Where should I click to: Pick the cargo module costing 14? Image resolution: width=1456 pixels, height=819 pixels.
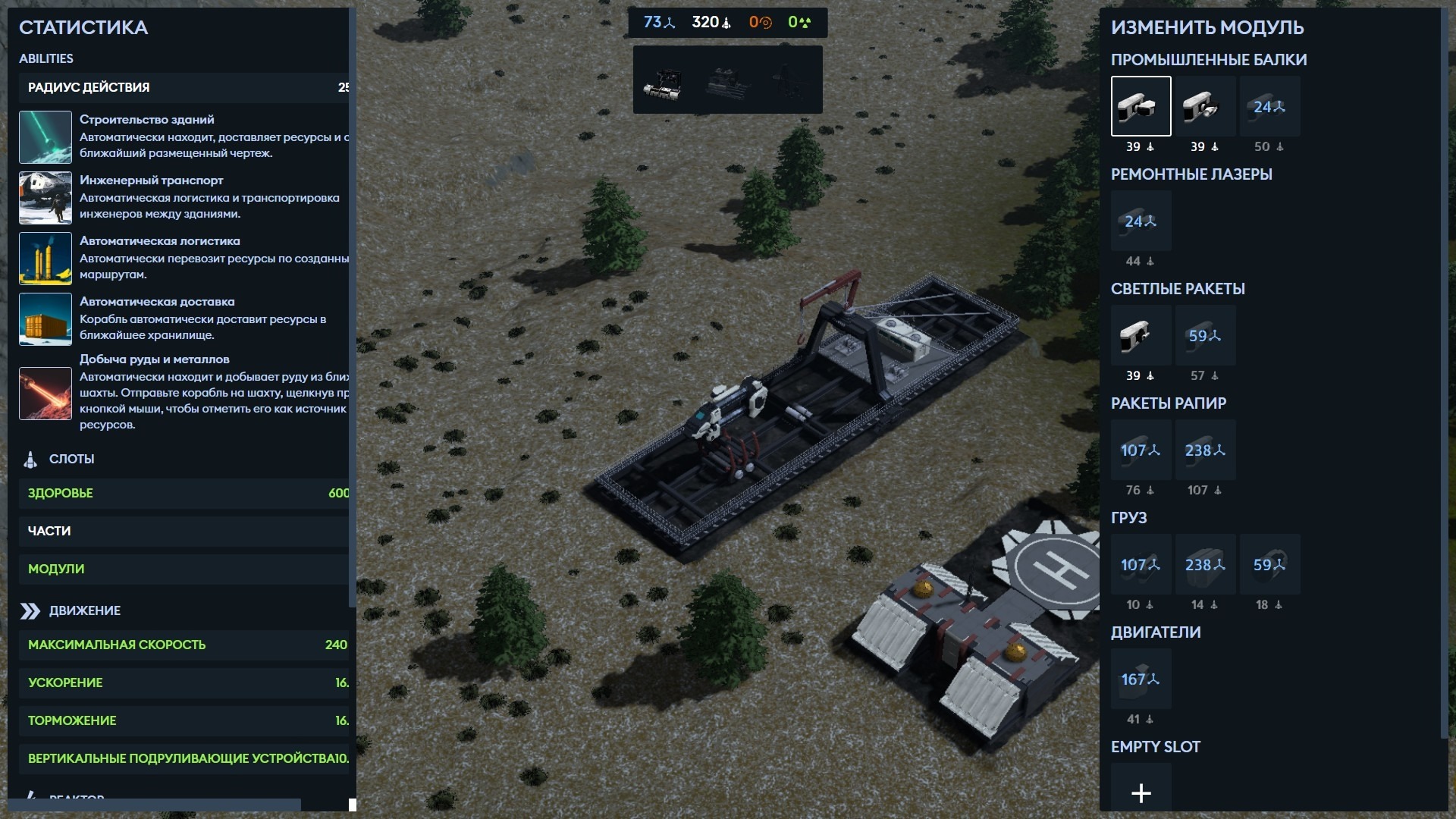pos(1205,564)
